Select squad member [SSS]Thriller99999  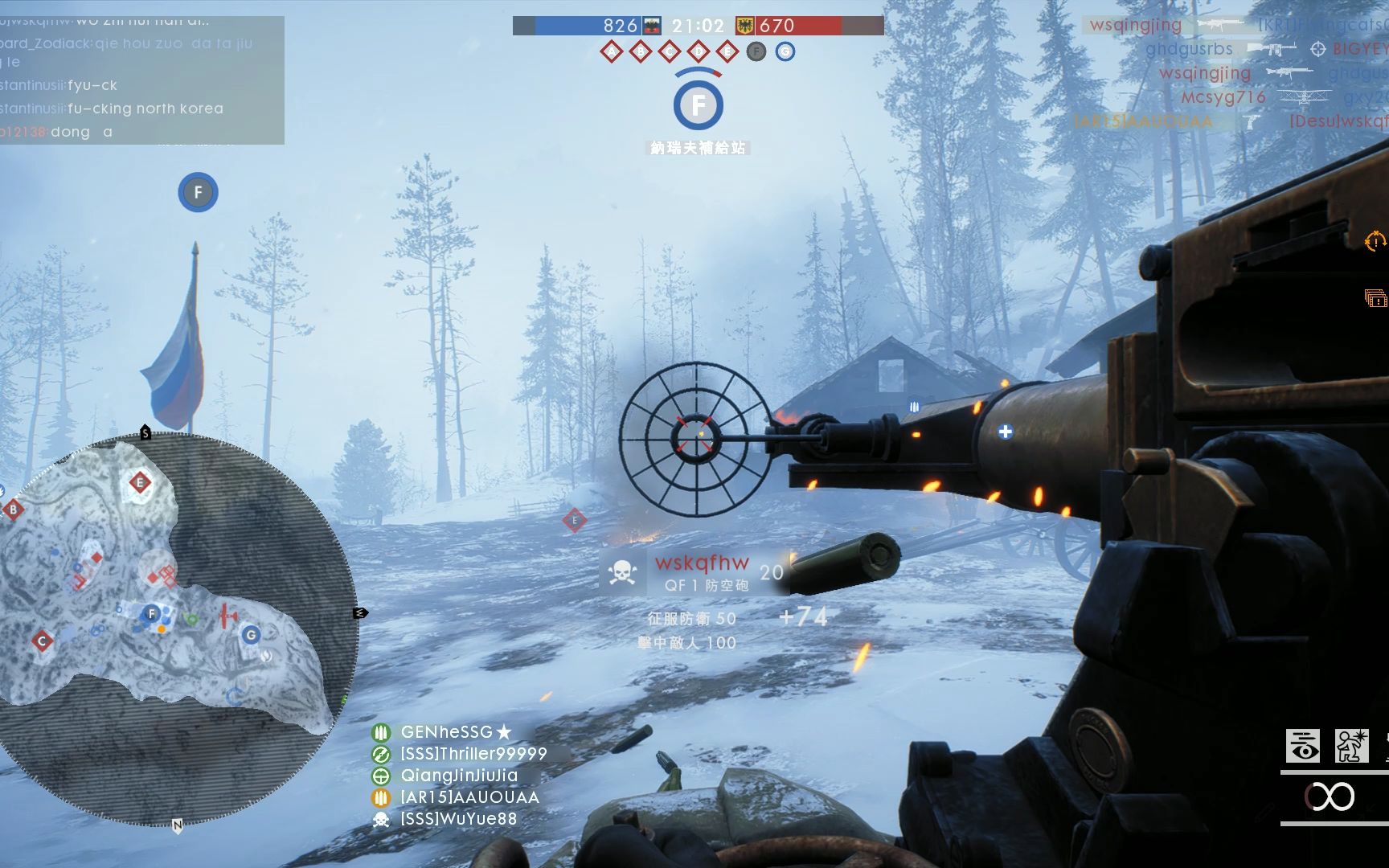(473, 754)
